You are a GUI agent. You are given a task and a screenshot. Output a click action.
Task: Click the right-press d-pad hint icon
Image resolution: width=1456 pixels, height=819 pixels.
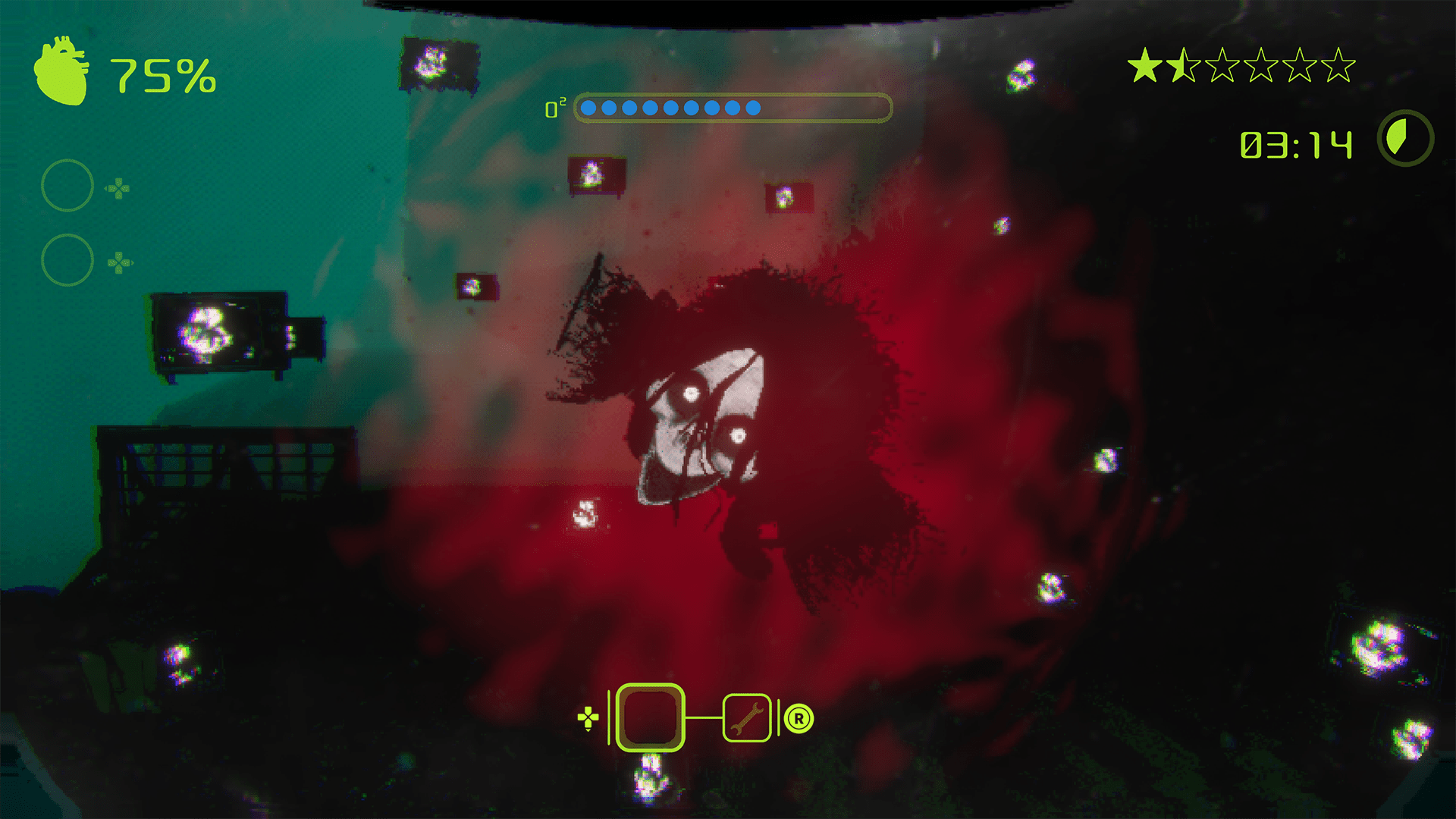(118, 262)
